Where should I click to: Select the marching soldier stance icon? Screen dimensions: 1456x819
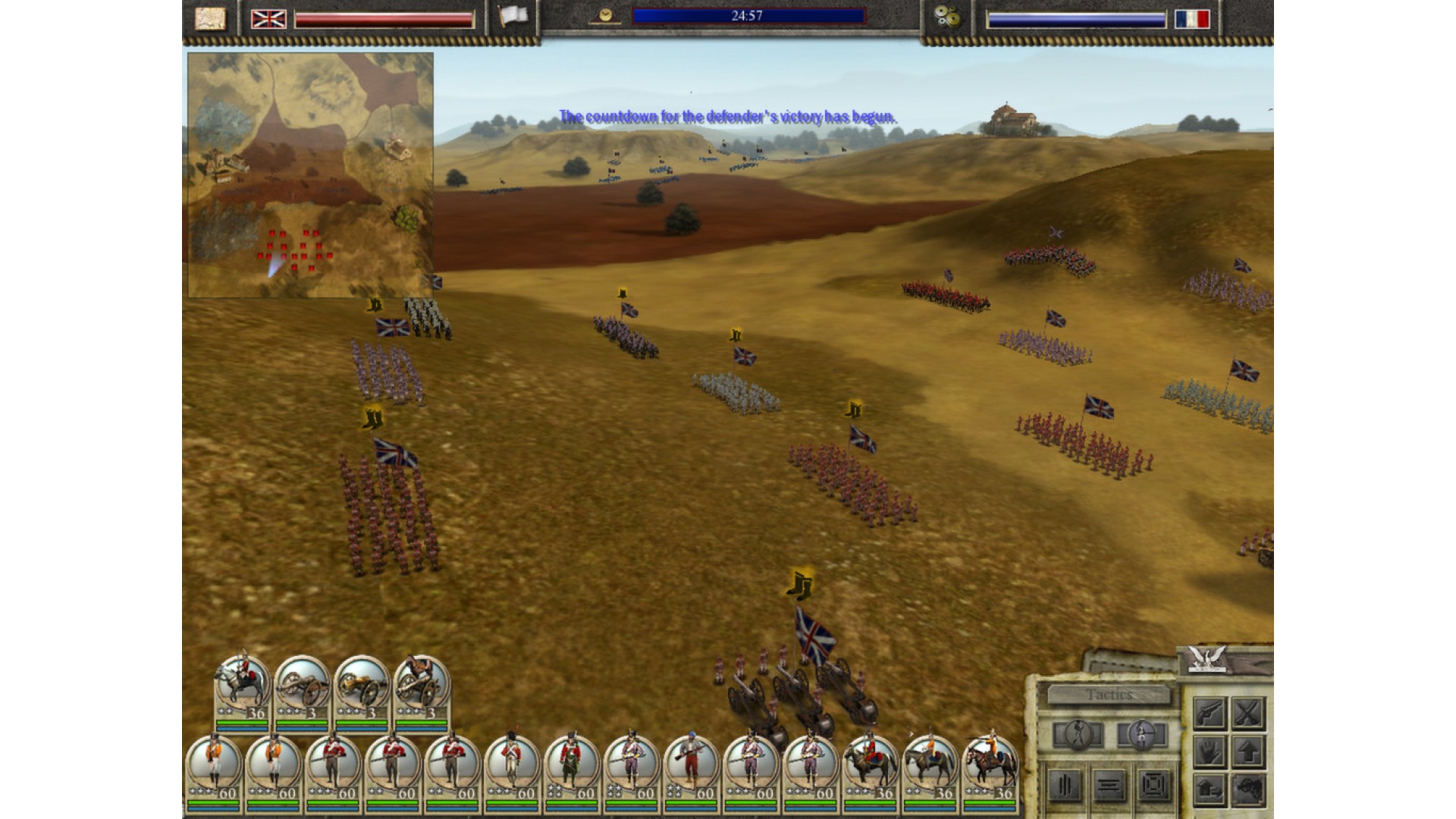[1078, 735]
